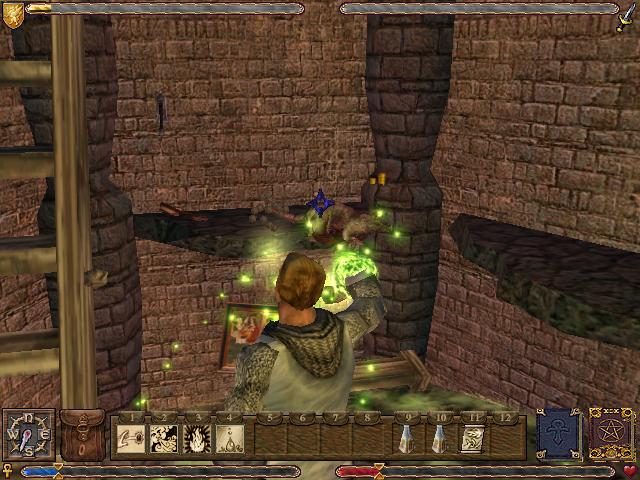Use the potion in hotbar slot 10

point(440,438)
